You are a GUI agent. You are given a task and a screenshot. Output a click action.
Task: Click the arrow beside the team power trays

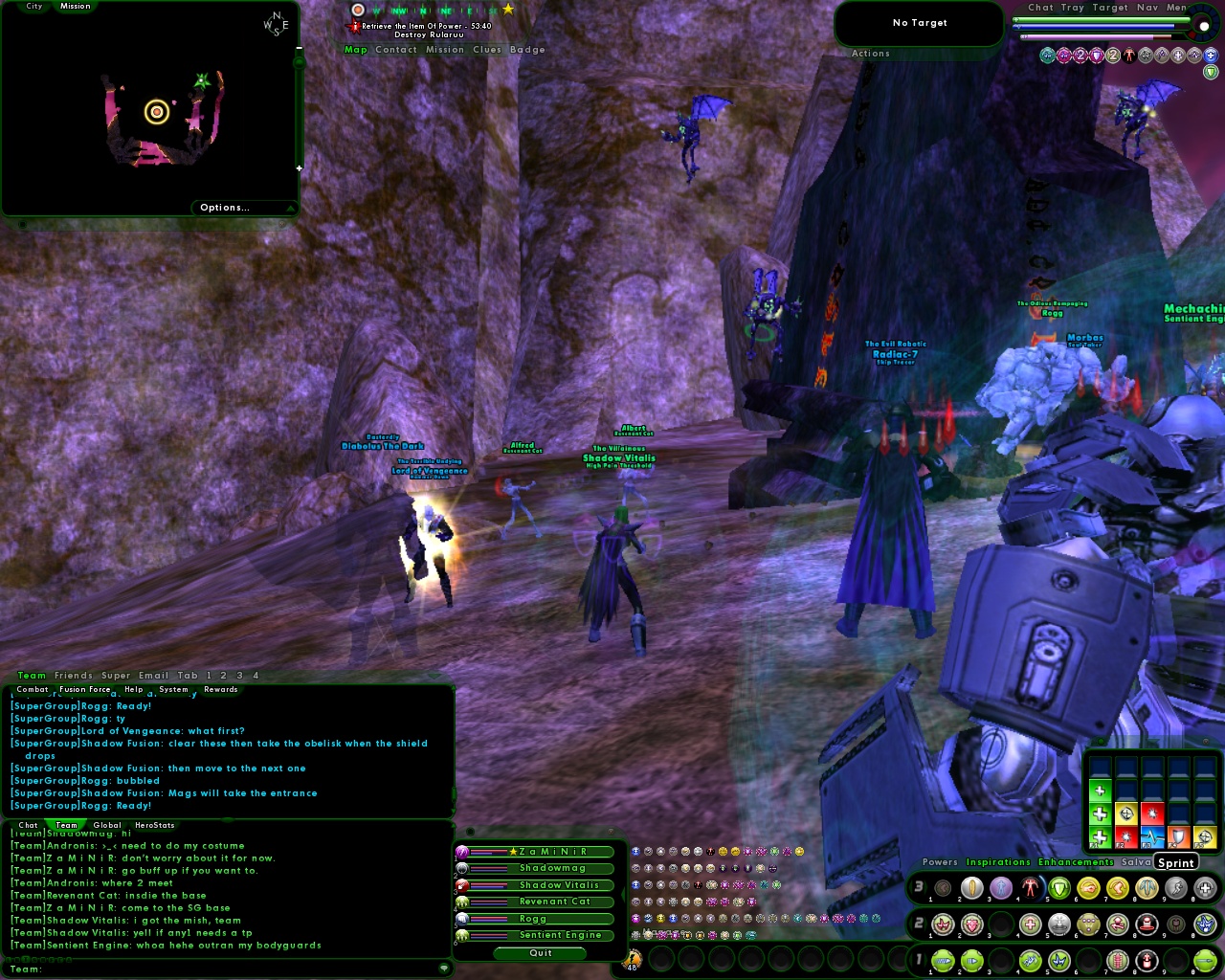pyautogui.click(x=624, y=893)
